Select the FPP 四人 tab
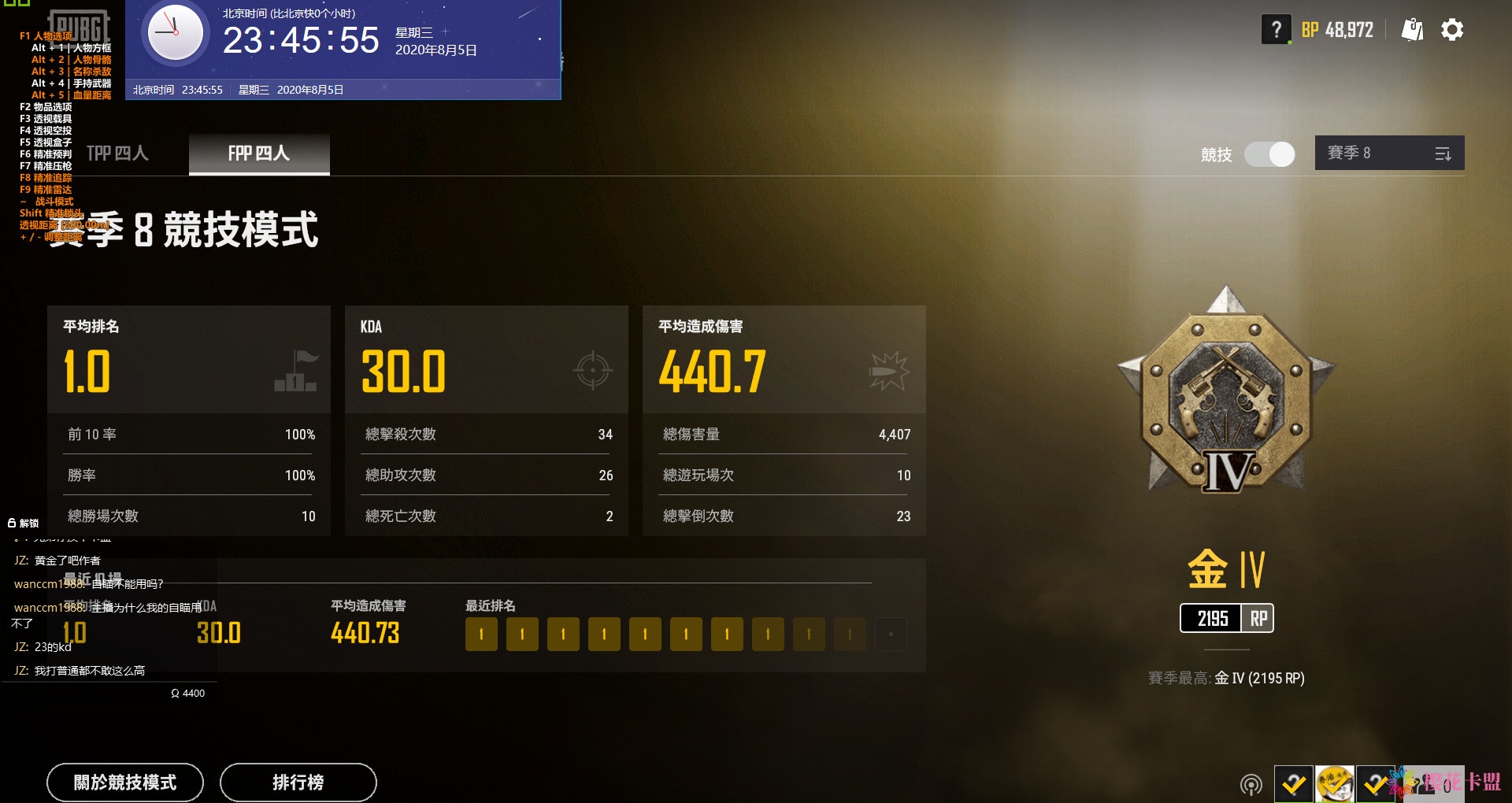This screenshot has width=1512, height=803. 259,154
